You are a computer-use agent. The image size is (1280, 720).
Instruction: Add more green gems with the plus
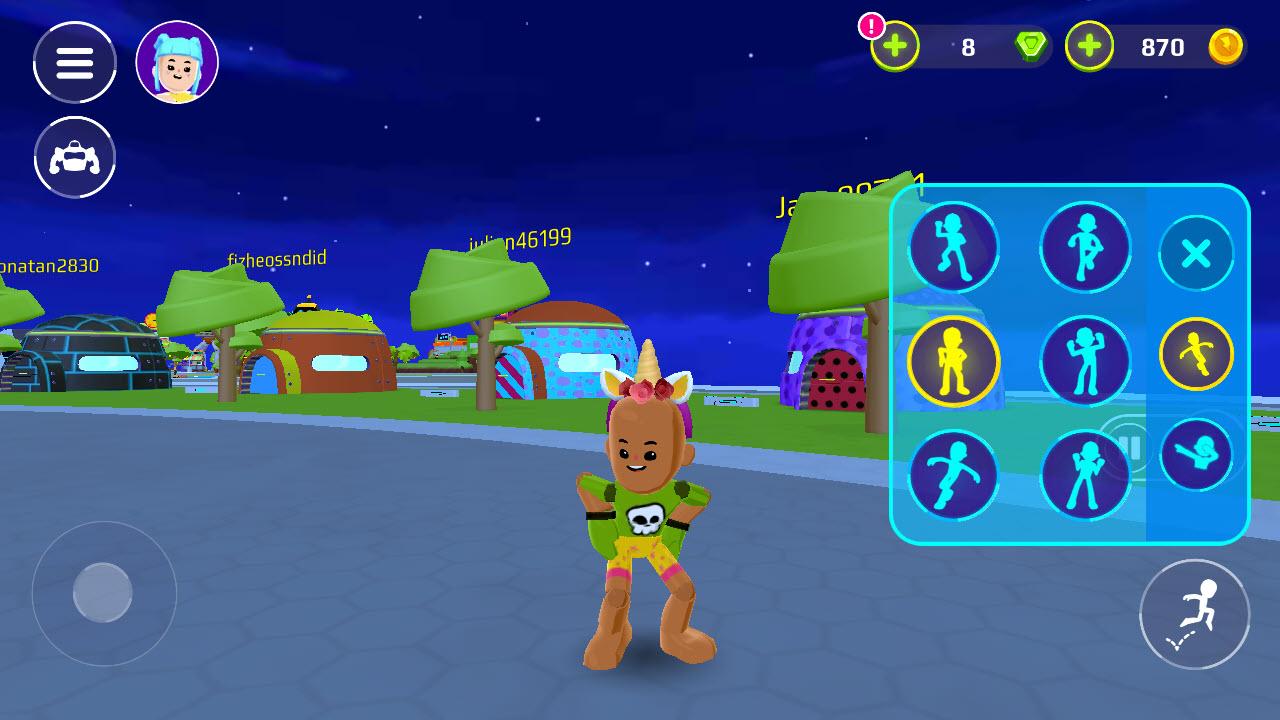click(x=895, y=47)
